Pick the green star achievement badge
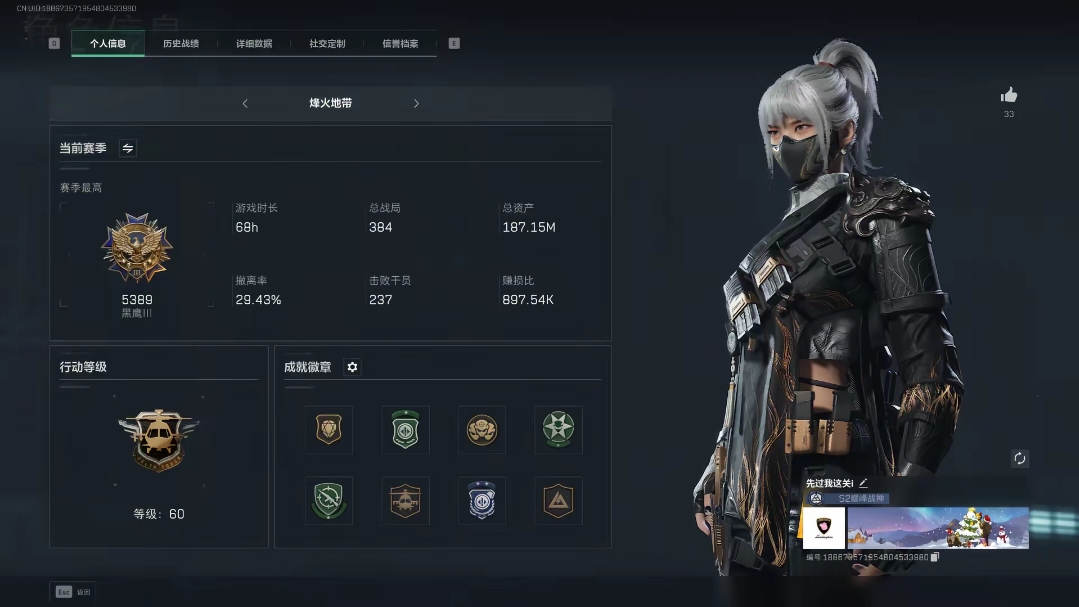Viewport: 1079px width, 607px height. 558,430
